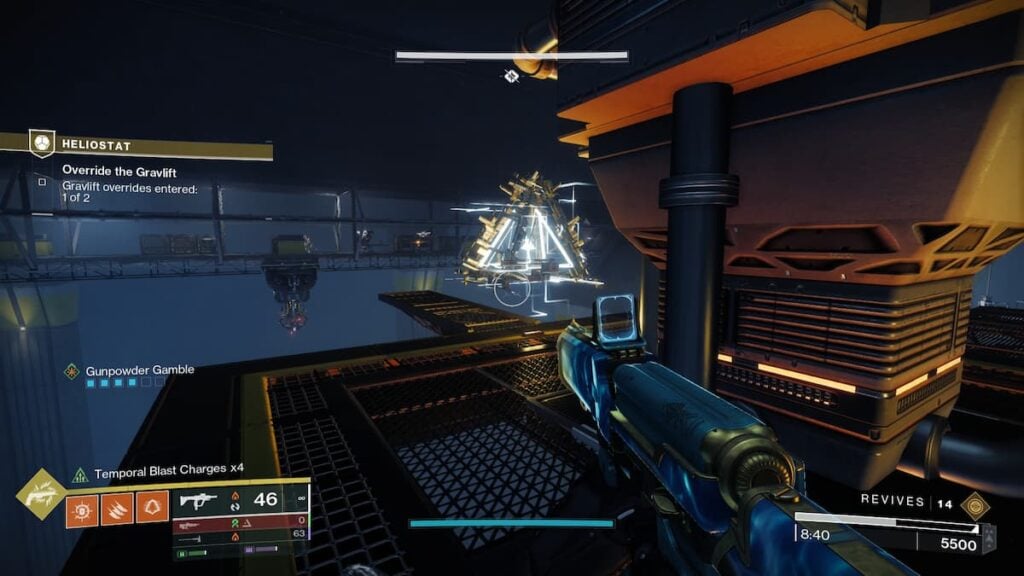Click the orange class ability icon

152,507
